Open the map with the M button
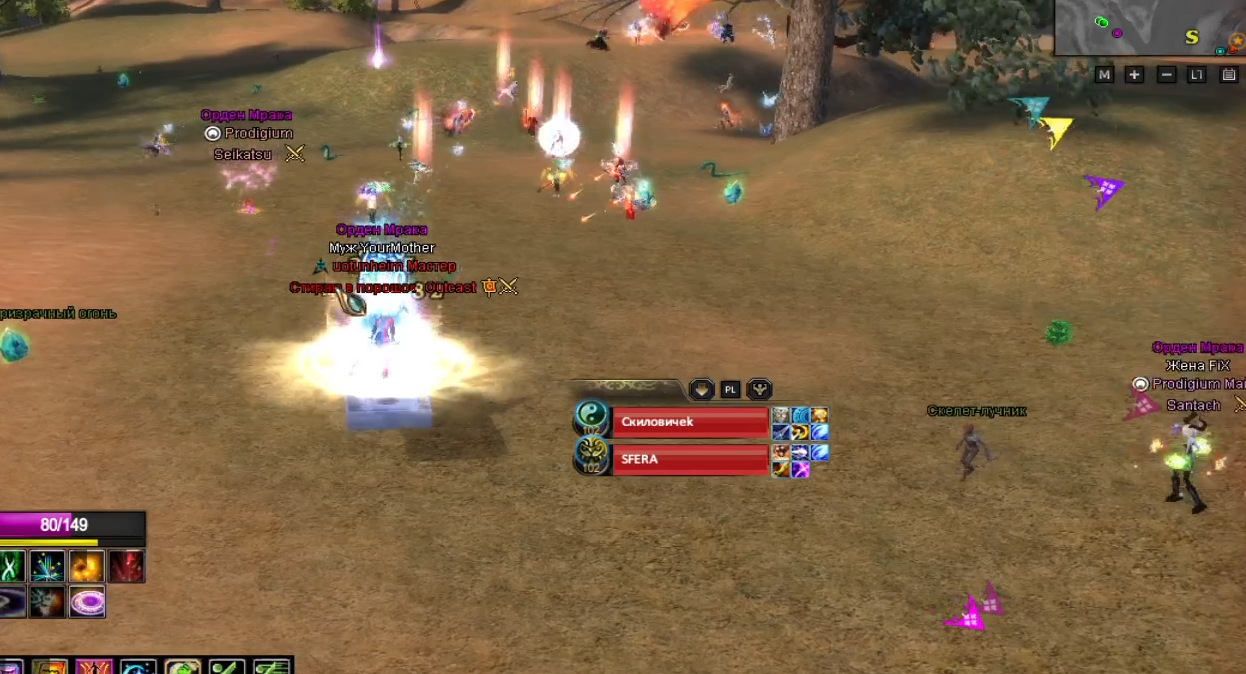 (x=1104, y=75)
